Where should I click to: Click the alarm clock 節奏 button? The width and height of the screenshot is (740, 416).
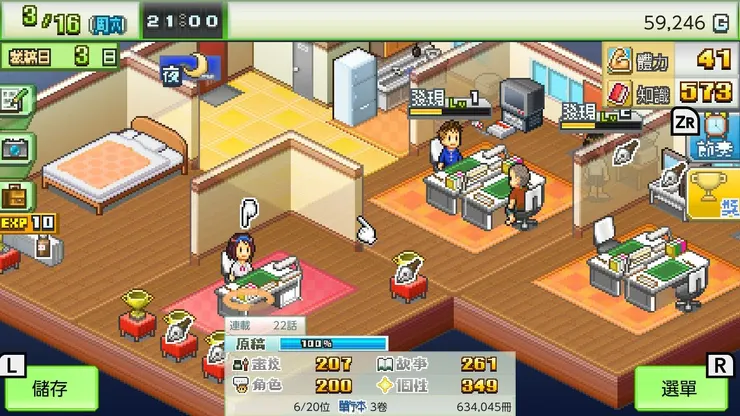pos(716,135)
